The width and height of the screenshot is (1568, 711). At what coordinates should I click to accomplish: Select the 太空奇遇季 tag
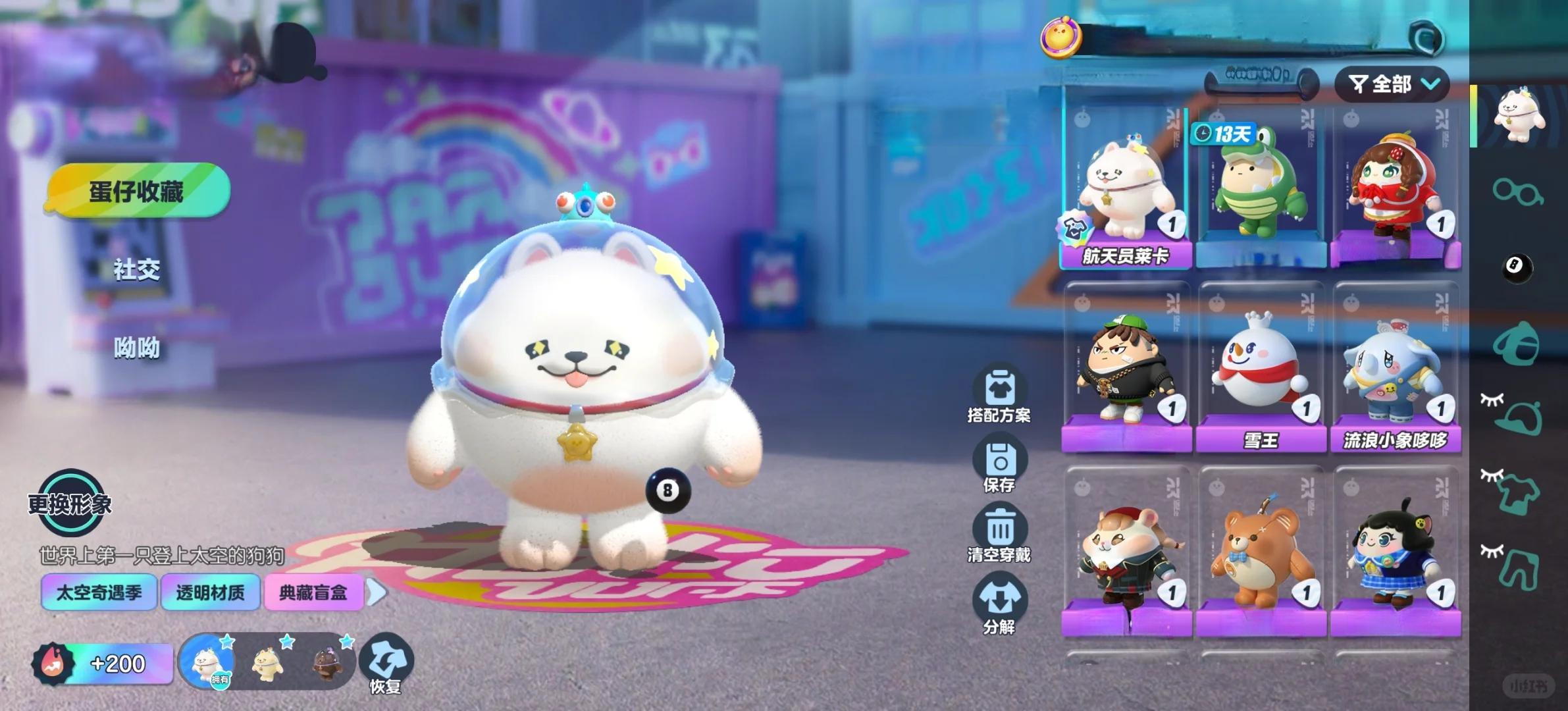pyautogui.click(x=99, y=592)
